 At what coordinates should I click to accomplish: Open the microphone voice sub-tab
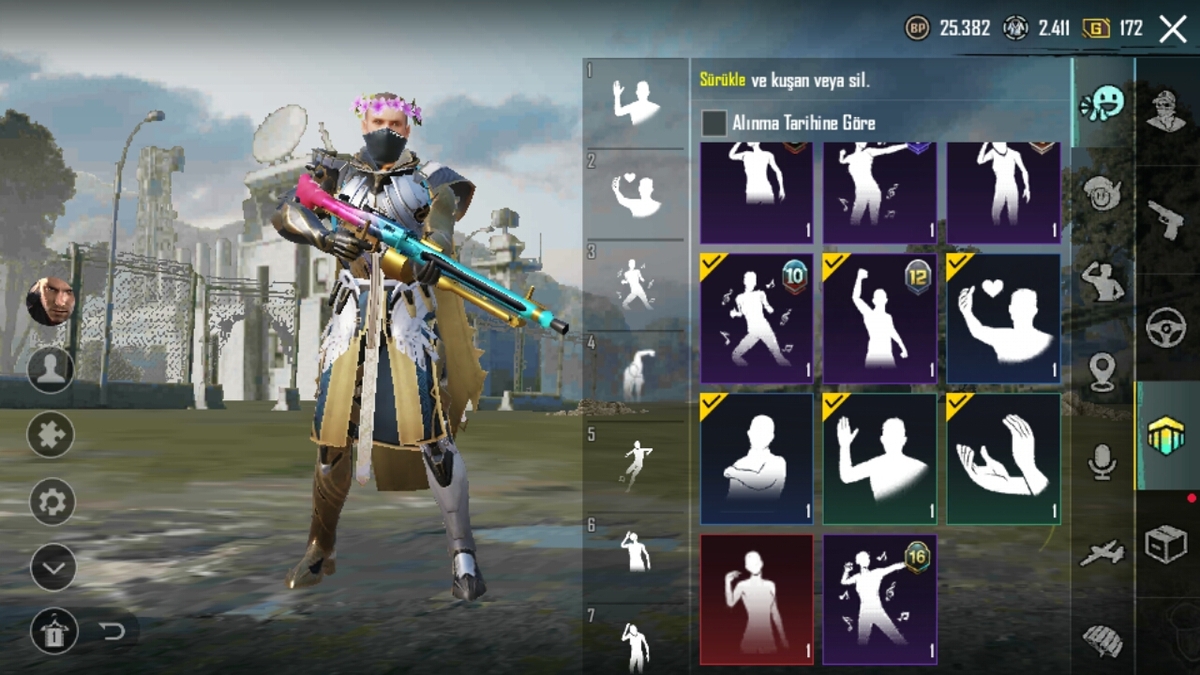pyautogui.click(x=1103, y=462)
